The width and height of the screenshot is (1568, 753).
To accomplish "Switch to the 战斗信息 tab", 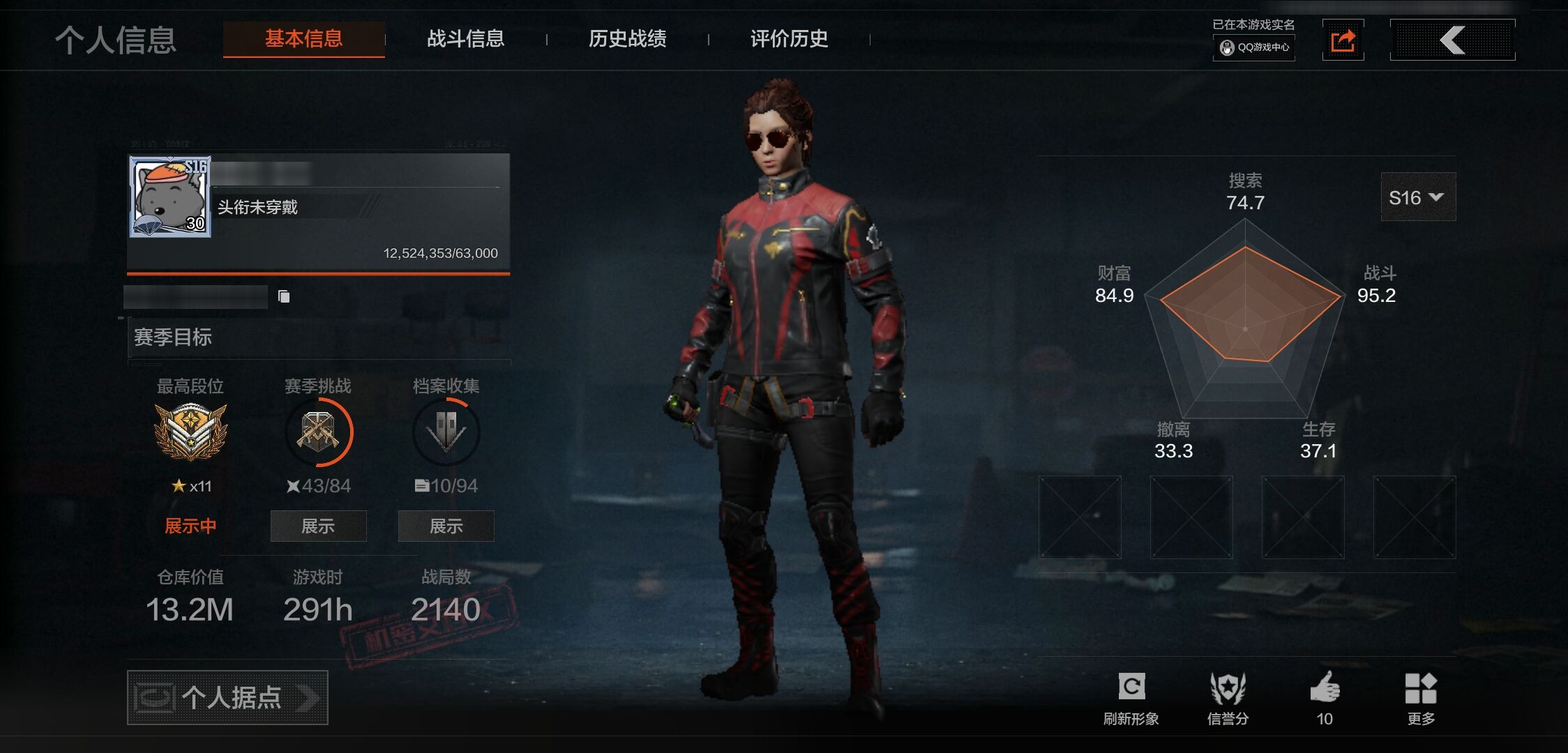I will pyautogui.click(x=466, y=40).
